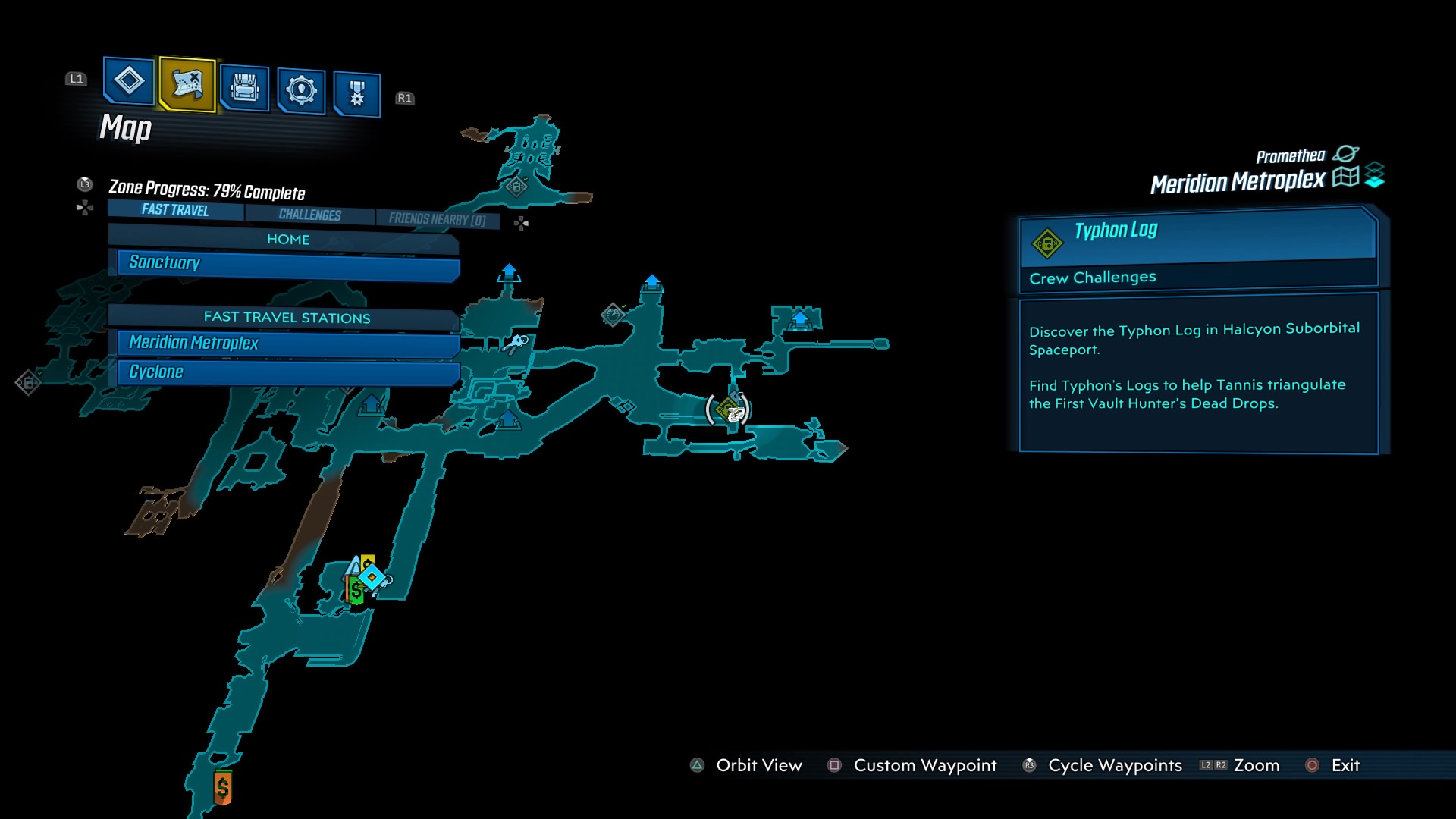Switch to the Challenges tab
This screenshot has width=1456, height=819.
click(x=309, y=215)
